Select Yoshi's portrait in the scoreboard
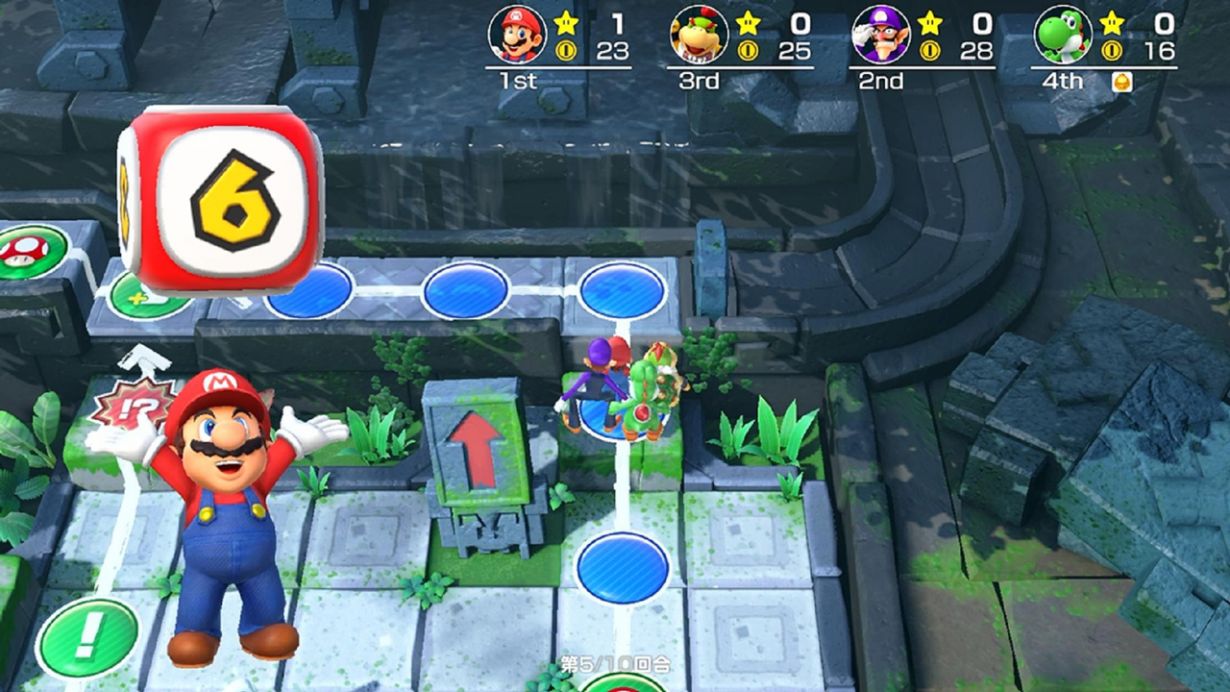 [x=1063, y=35]
